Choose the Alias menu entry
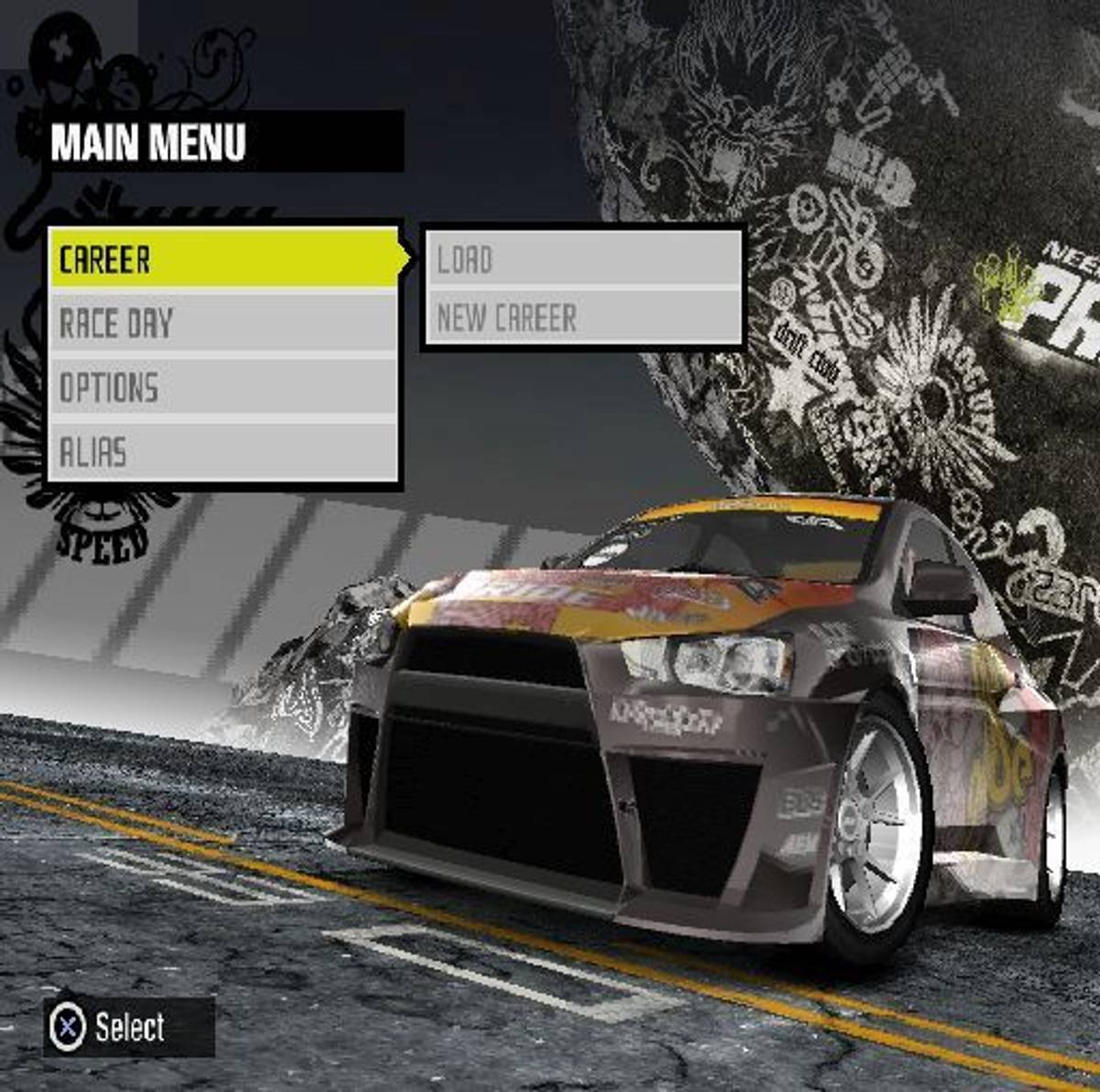 [x=224, y=452]
